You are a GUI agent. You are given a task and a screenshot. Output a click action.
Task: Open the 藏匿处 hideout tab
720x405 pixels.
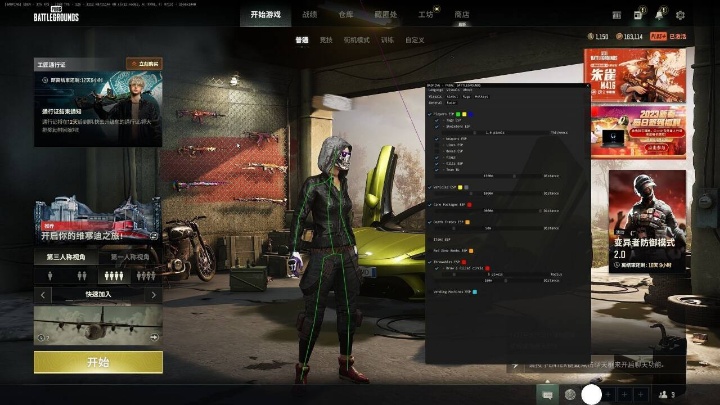click(384, 15)
